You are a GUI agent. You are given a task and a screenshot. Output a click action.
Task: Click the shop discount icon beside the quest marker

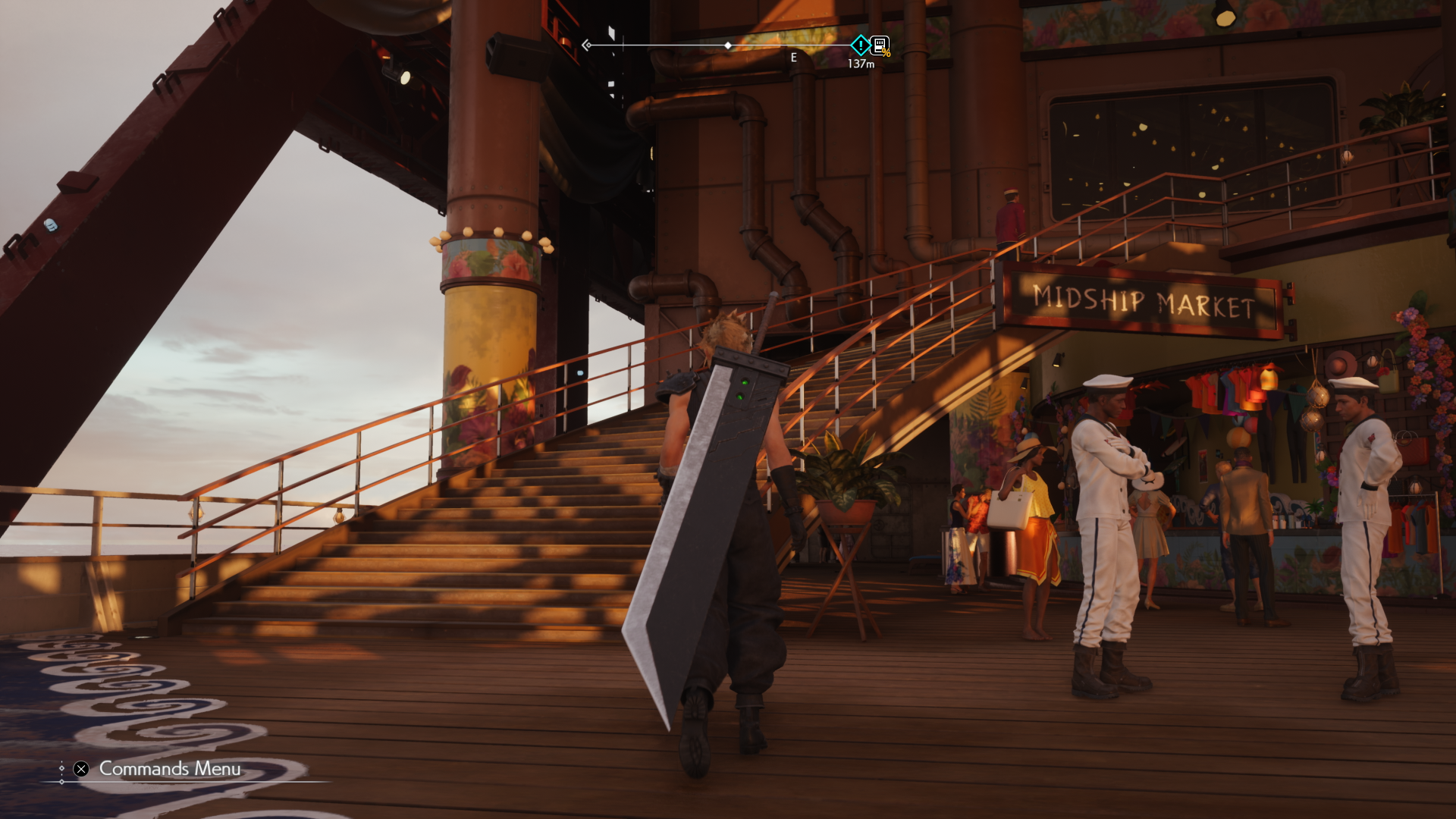[x=878, y=45]
